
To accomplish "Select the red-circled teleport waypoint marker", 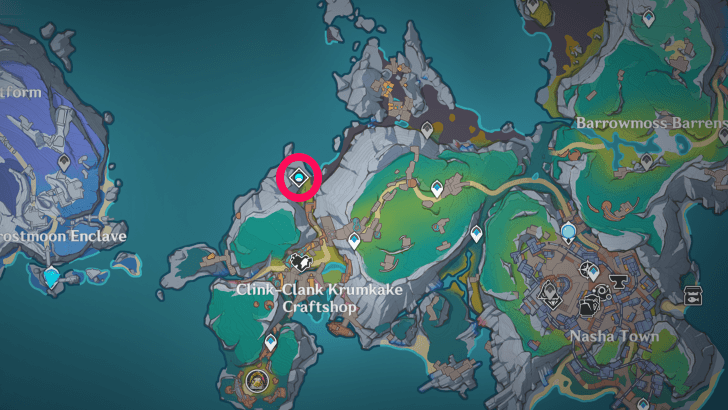I will 299,178.
